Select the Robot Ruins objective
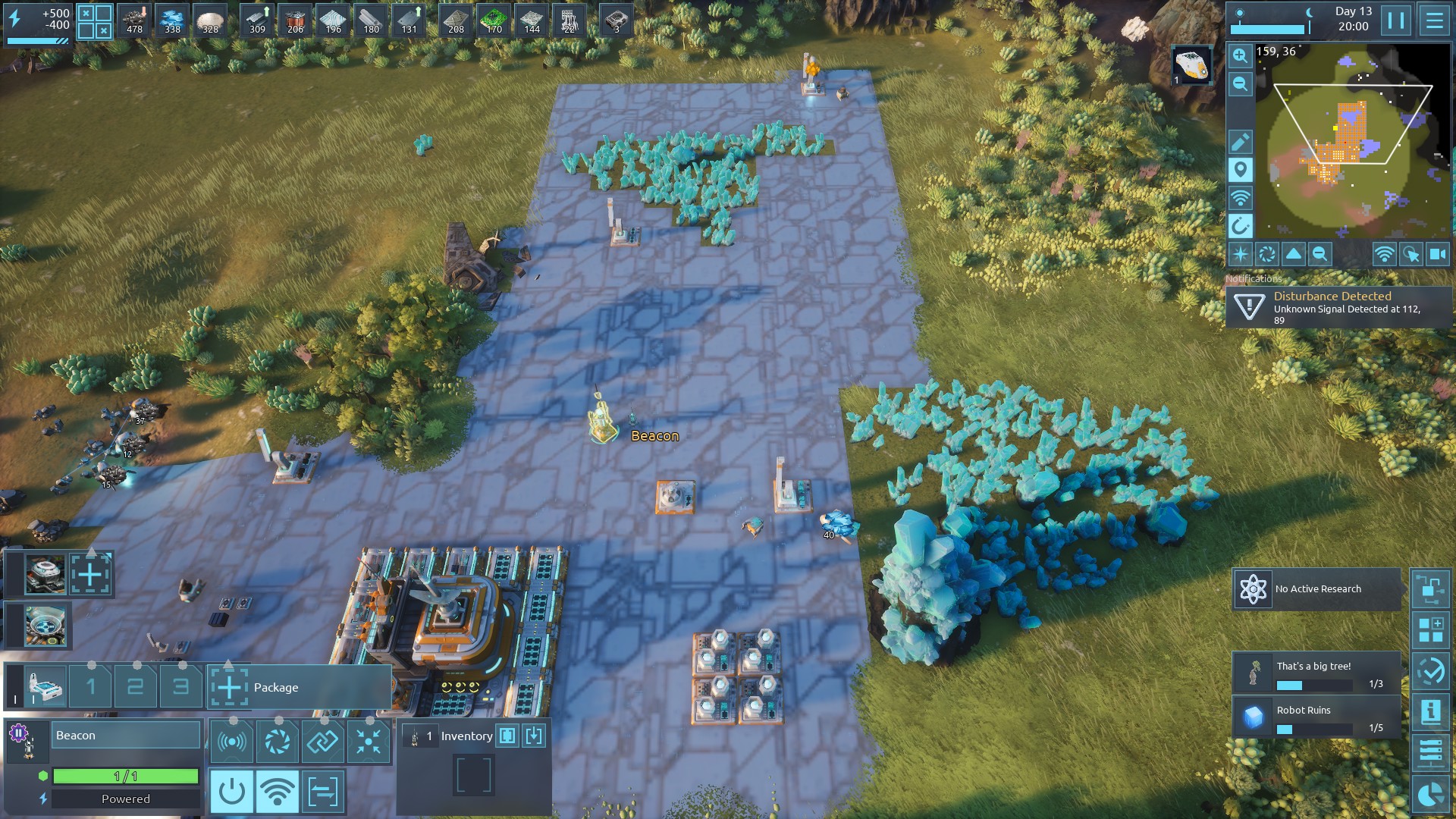The height and width of the screenshot is (819, 1456). (x=1317, y=717)
